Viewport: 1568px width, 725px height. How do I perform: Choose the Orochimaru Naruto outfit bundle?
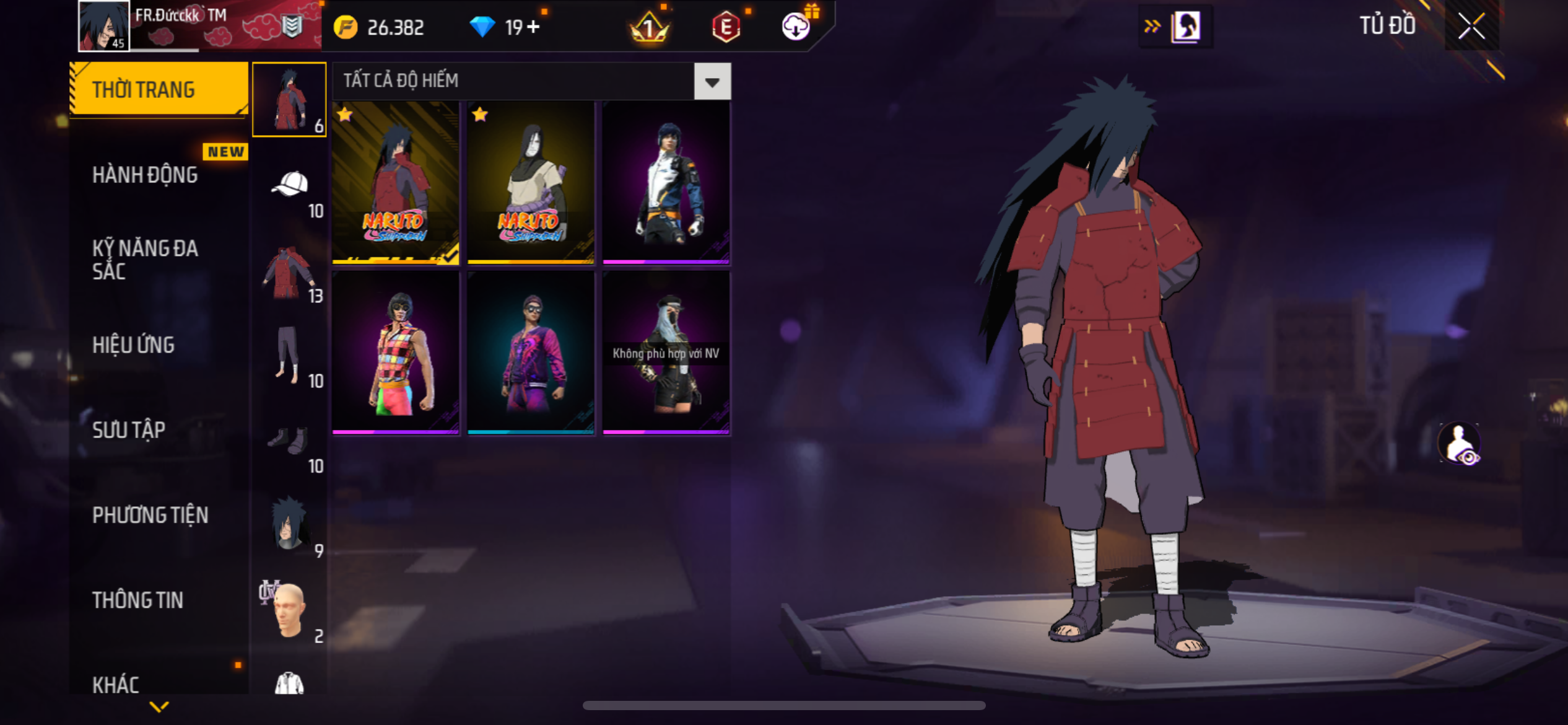tap(531, 183)
